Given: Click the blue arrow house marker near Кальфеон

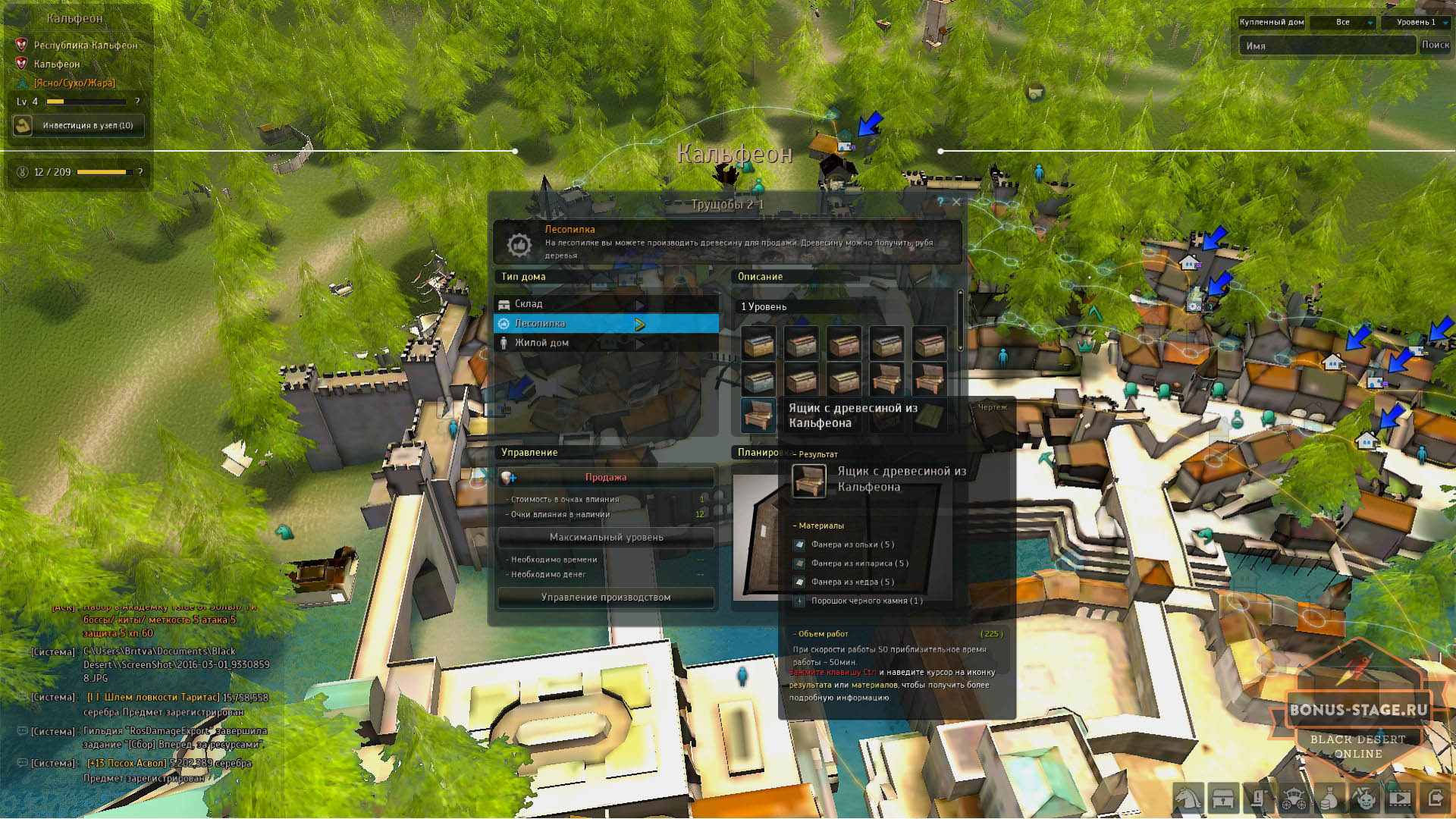Looking at the screenshot, I should 869,124.
